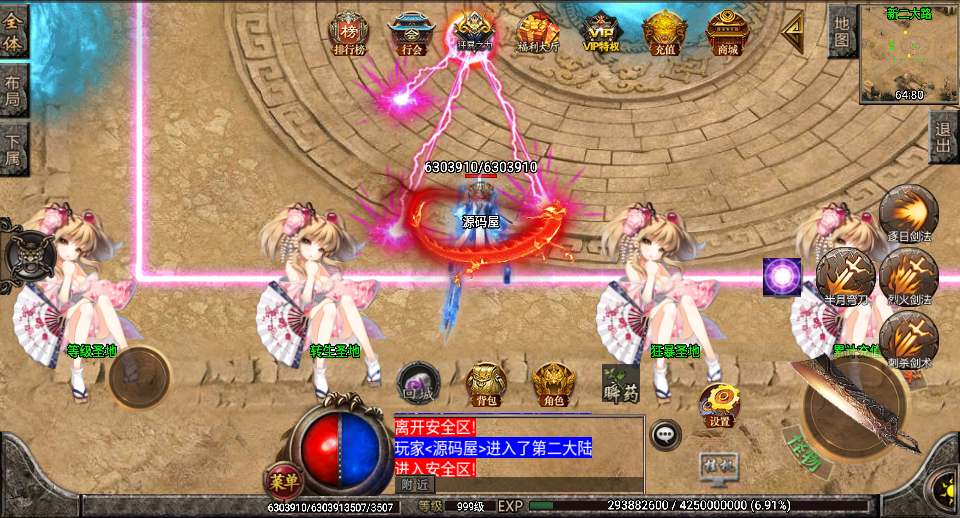Open the 设置 settings gear
Screen dimensions: 960x518
coord(719,404)
